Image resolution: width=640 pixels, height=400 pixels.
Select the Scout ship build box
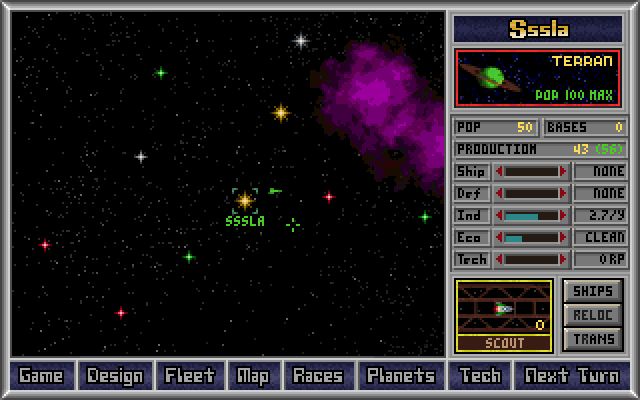[504, 315]
